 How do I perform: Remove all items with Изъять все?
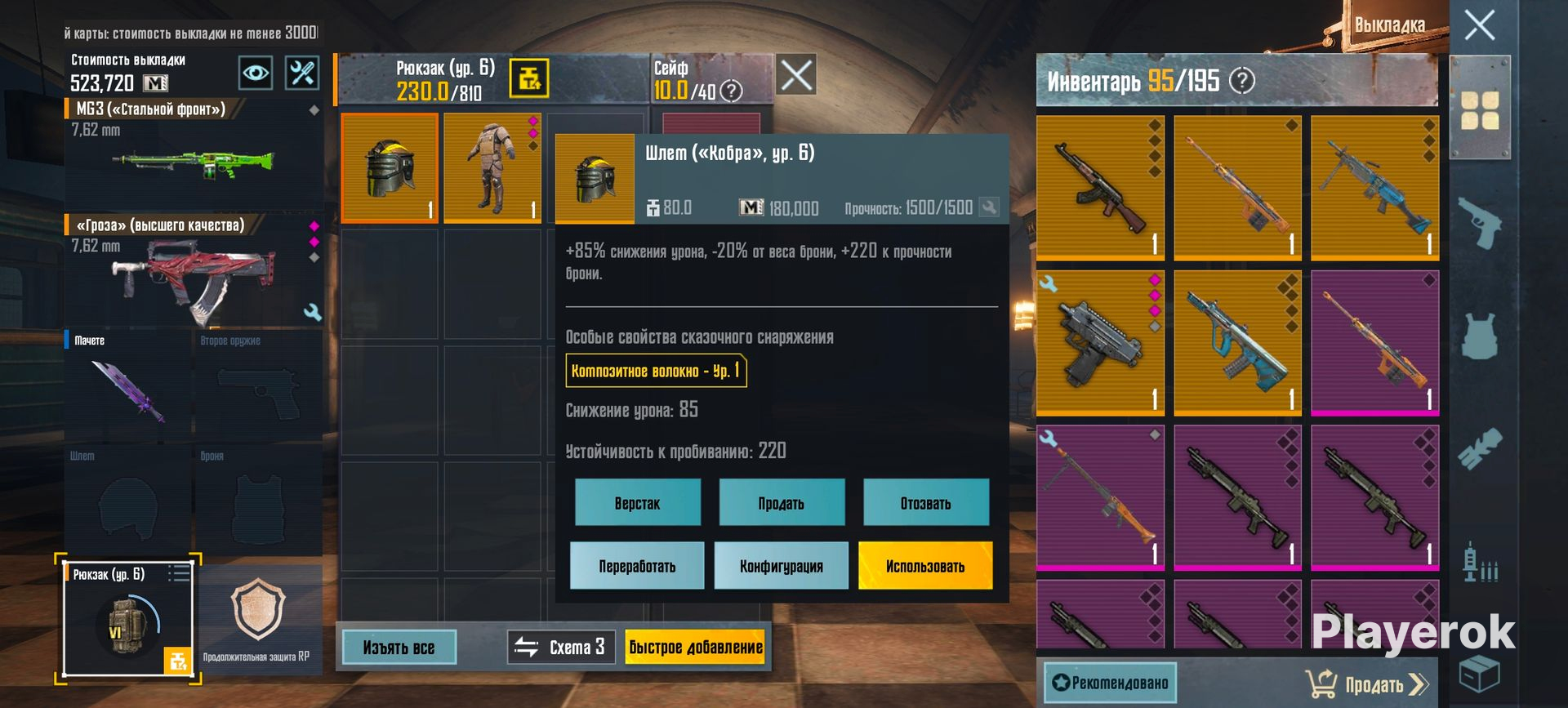(399, 648)
